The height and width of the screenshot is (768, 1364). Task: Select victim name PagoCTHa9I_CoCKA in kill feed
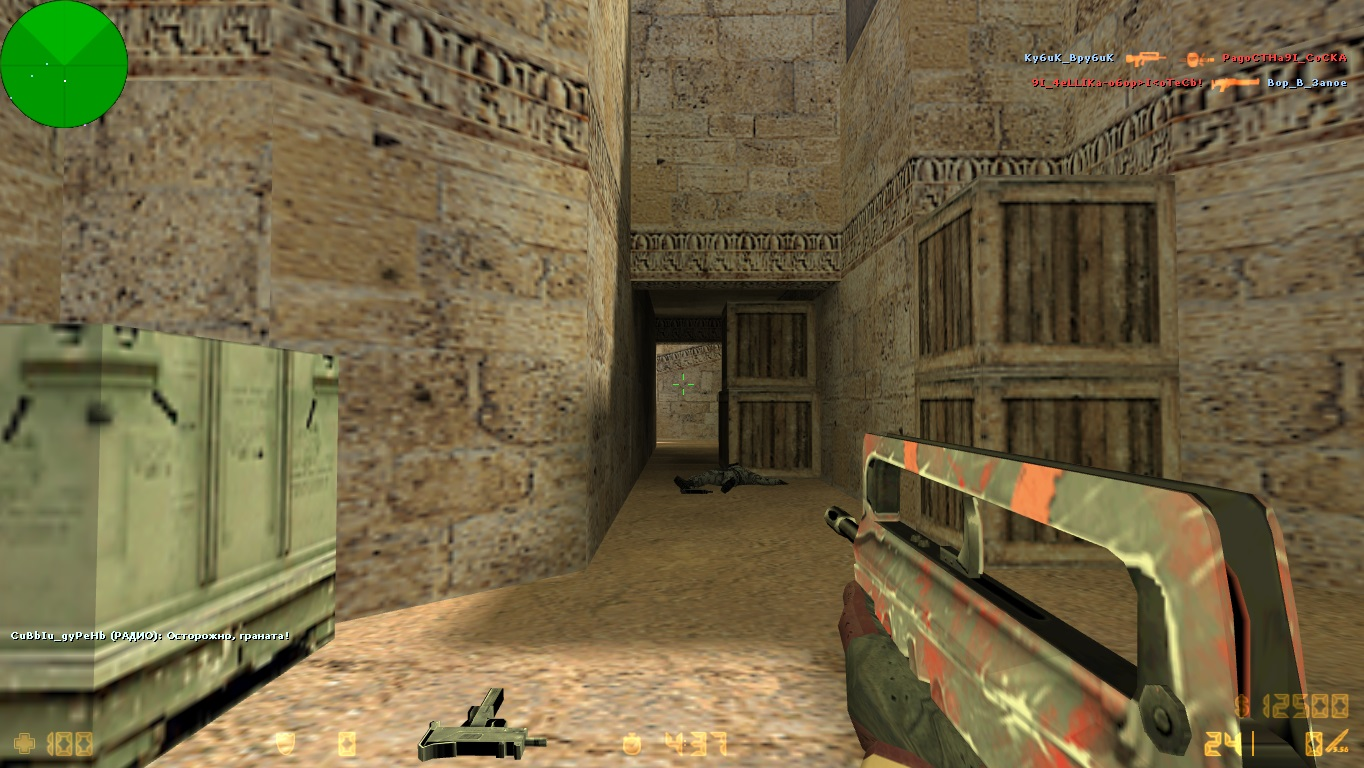[1284, 58]
